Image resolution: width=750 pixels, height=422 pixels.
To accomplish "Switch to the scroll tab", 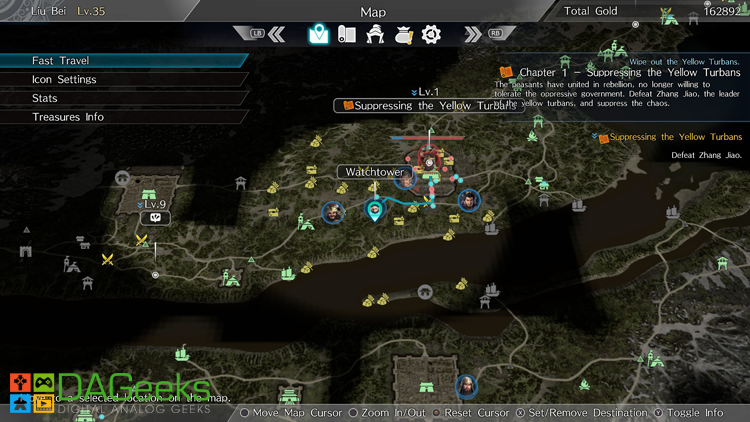I will [x=347, y=34].
